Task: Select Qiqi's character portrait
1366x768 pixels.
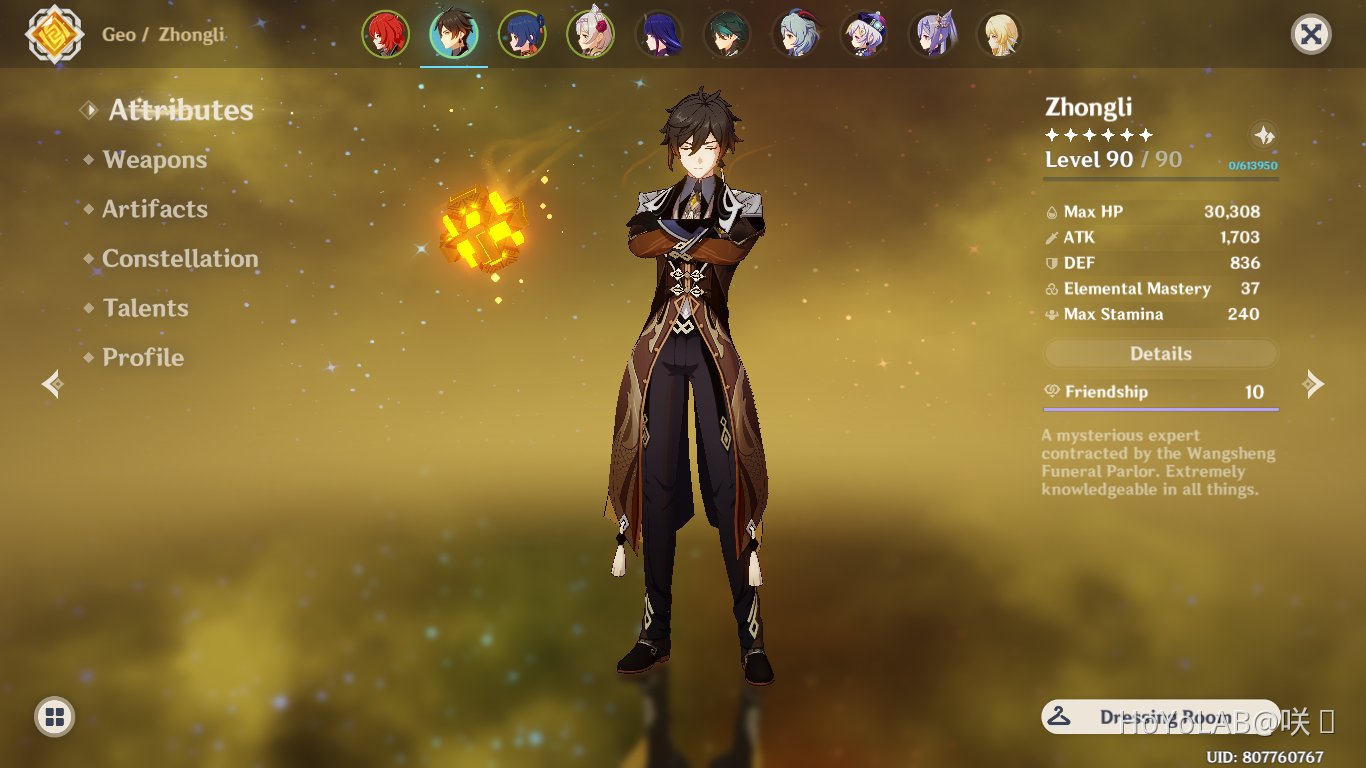Action: click(864, 32)
